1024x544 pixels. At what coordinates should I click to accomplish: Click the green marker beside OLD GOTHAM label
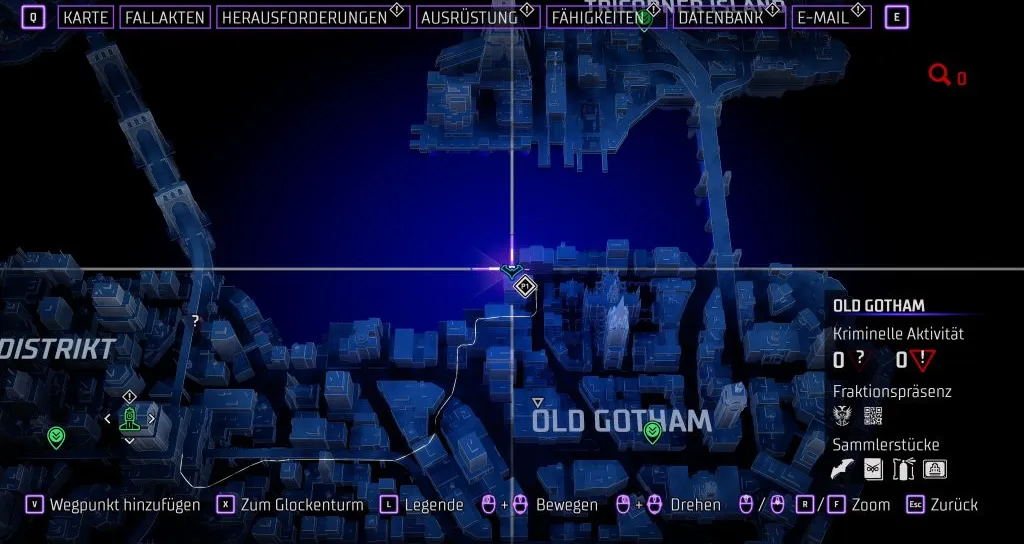[x=653, y=432]
